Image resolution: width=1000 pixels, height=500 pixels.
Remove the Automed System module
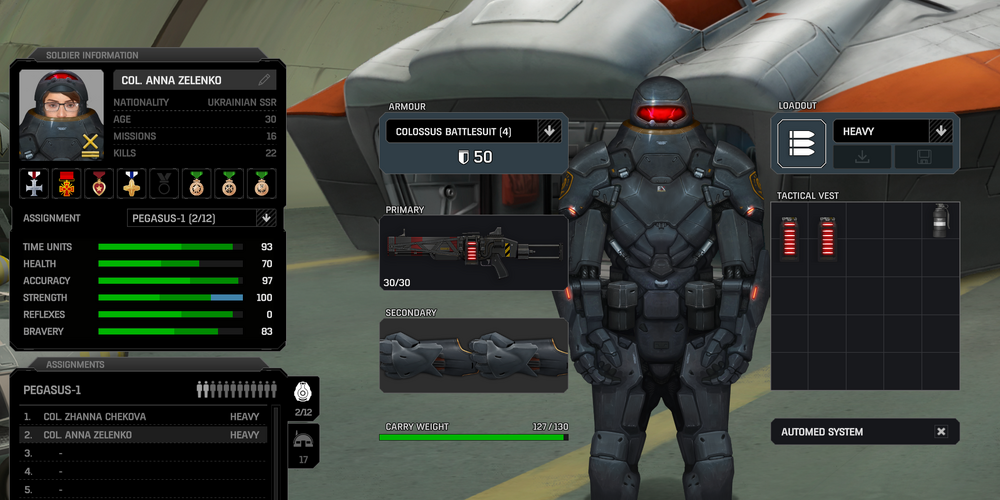click(941, 432)
